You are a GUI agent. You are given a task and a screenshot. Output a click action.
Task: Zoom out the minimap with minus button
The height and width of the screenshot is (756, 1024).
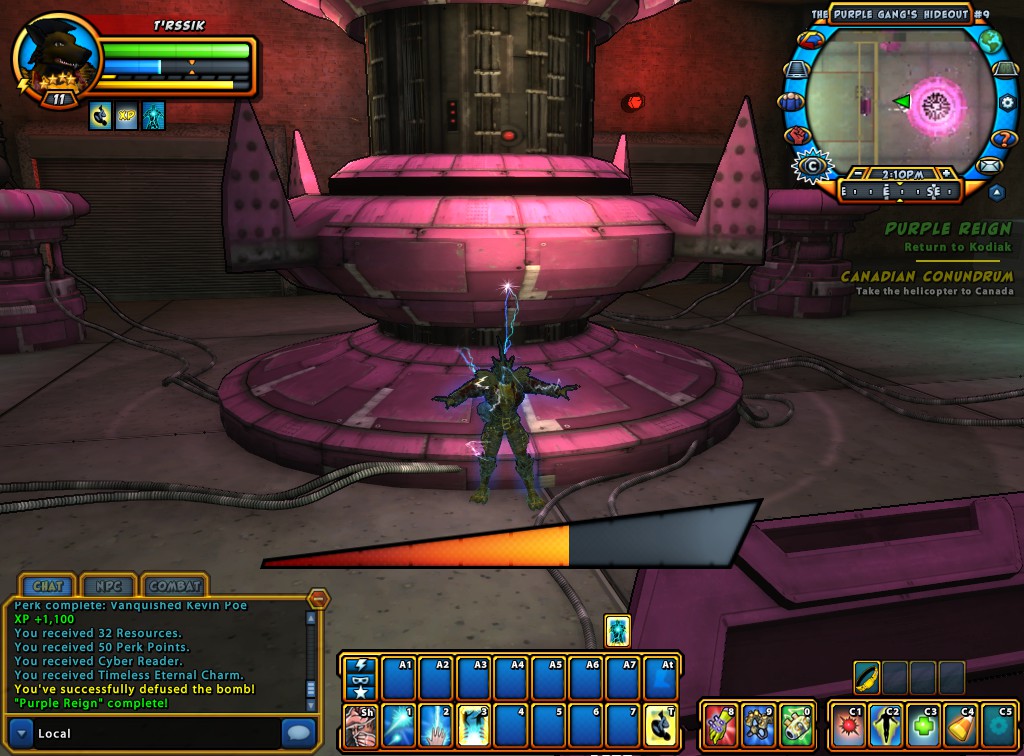[x=858, y=173]
